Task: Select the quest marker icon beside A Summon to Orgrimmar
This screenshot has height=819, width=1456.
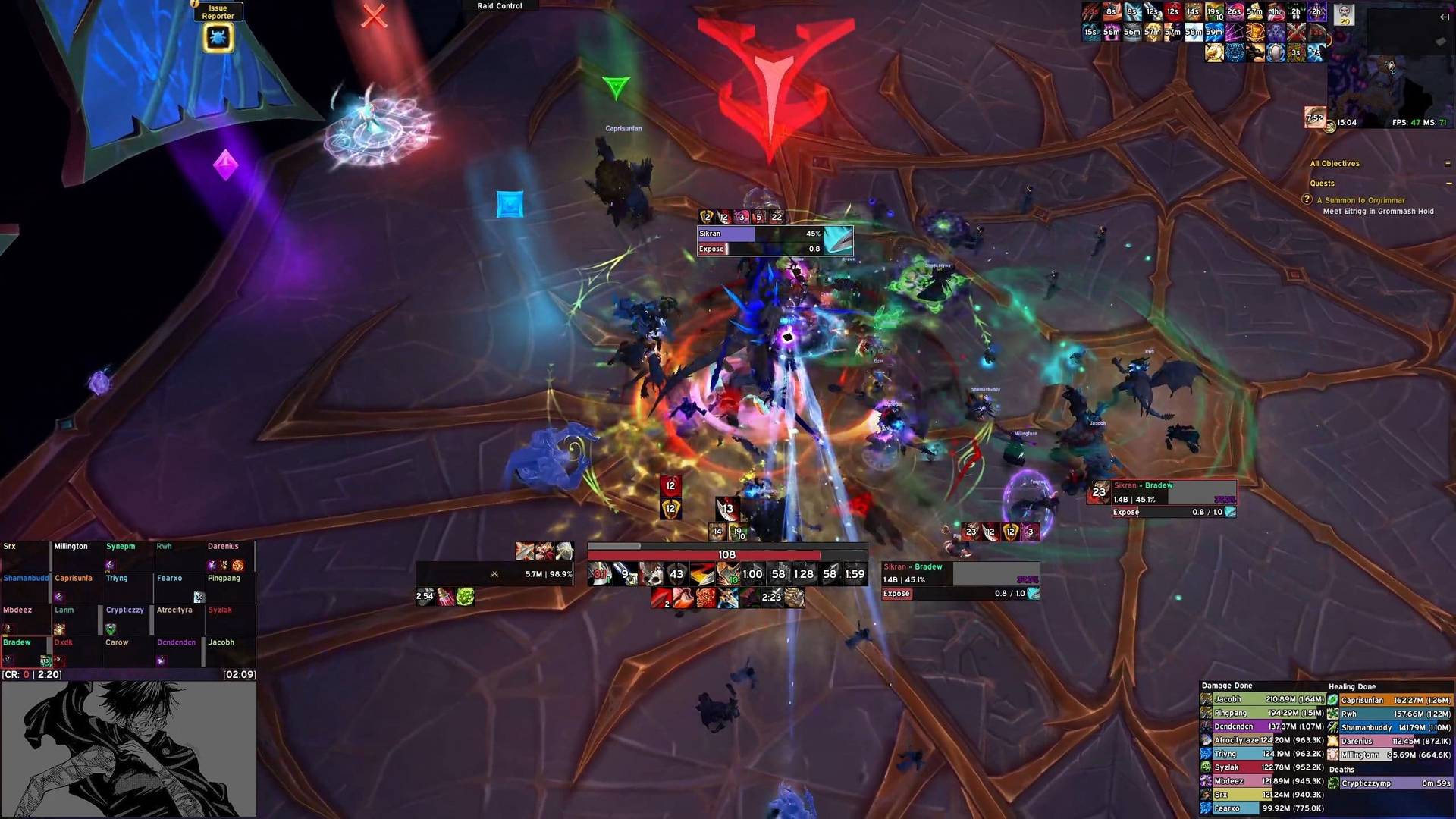Action: coord(1307,200)
